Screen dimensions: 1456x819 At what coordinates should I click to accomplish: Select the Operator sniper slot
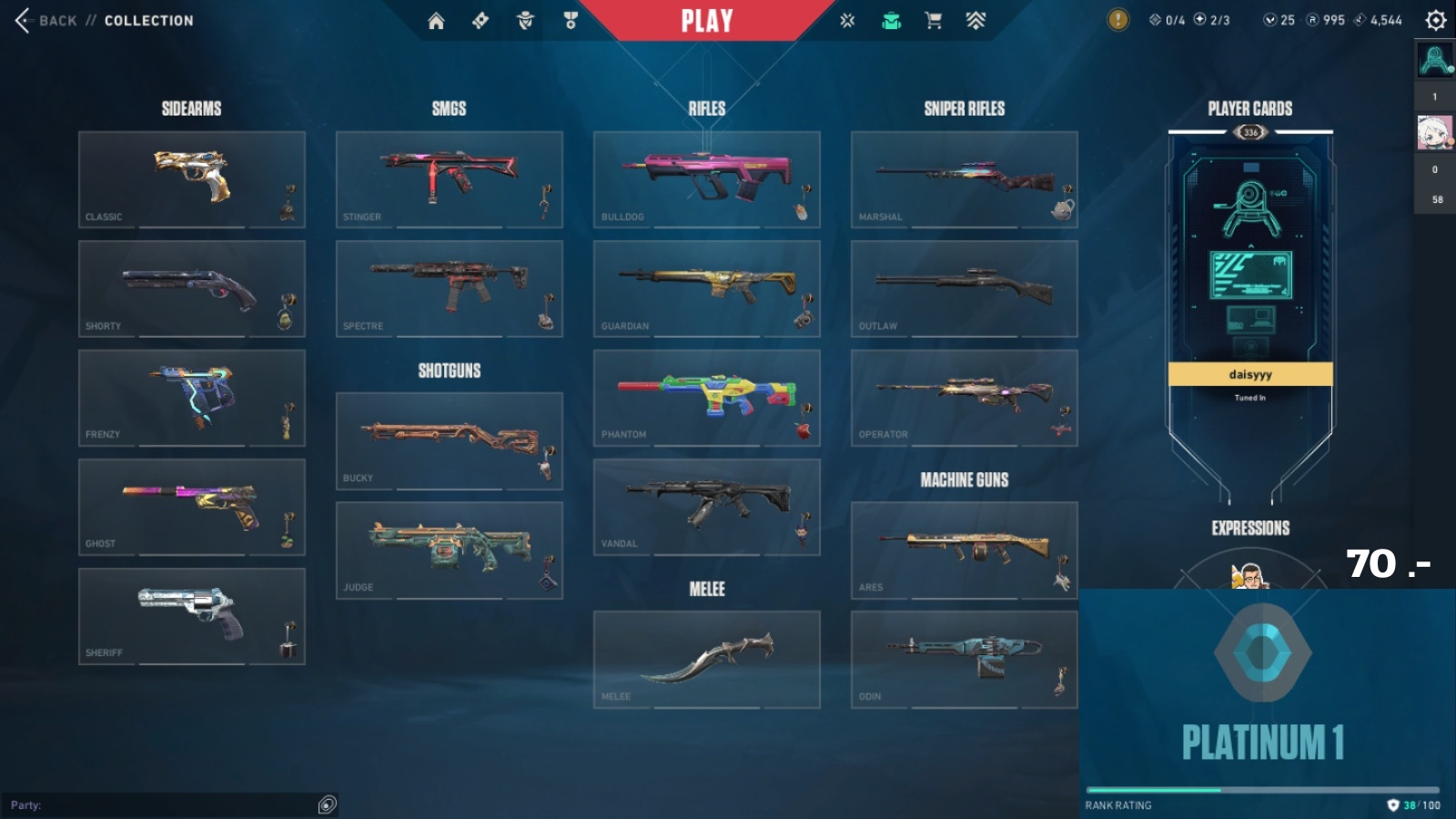(964, 398)
